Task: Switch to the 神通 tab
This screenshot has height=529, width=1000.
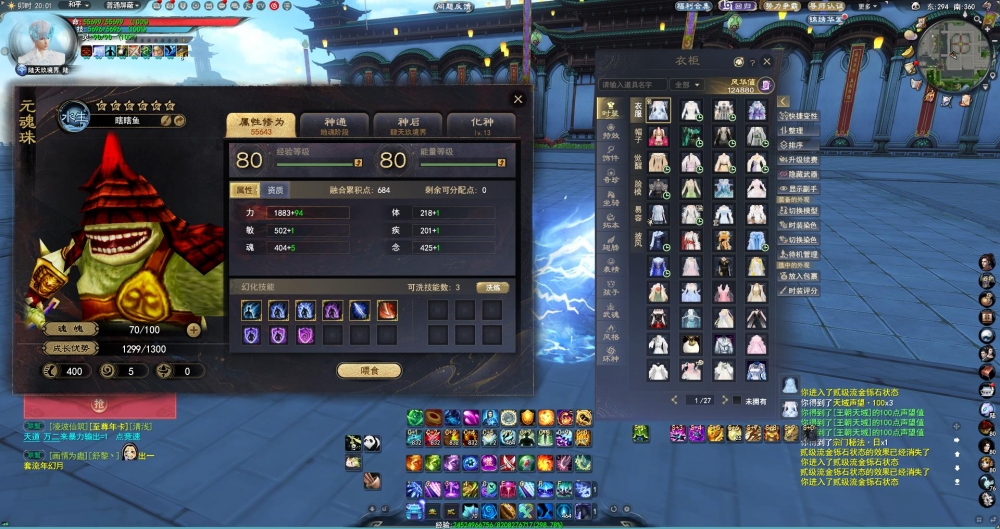Action: 334,125
